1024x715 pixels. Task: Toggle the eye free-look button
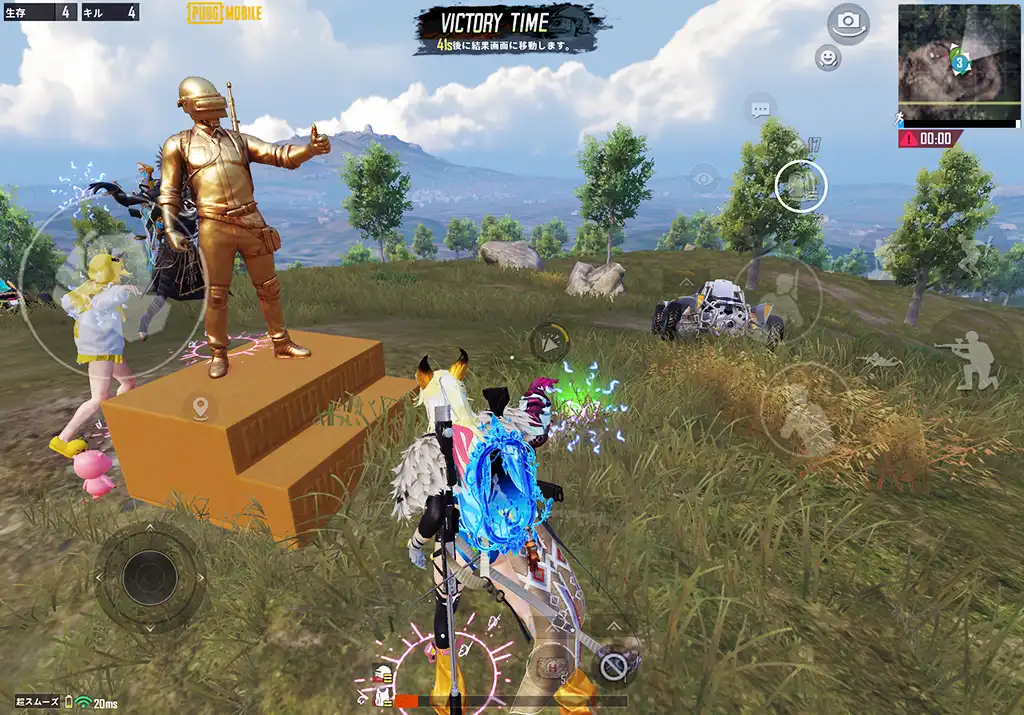pos(704,179)
